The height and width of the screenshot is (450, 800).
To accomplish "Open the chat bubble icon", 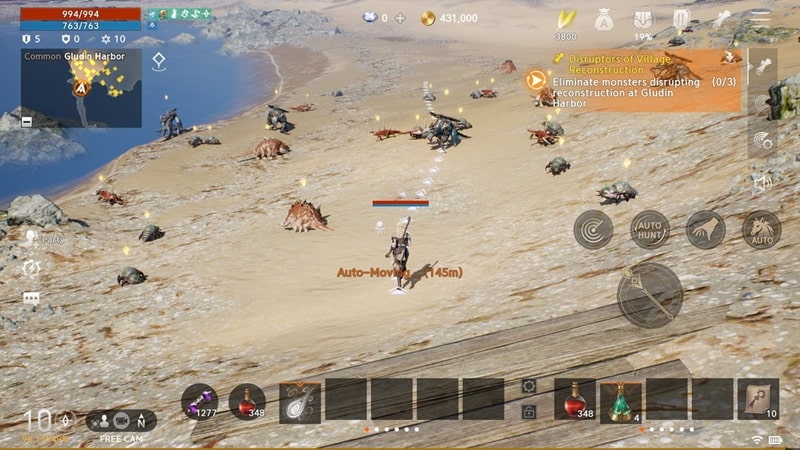I will (31, 298).
